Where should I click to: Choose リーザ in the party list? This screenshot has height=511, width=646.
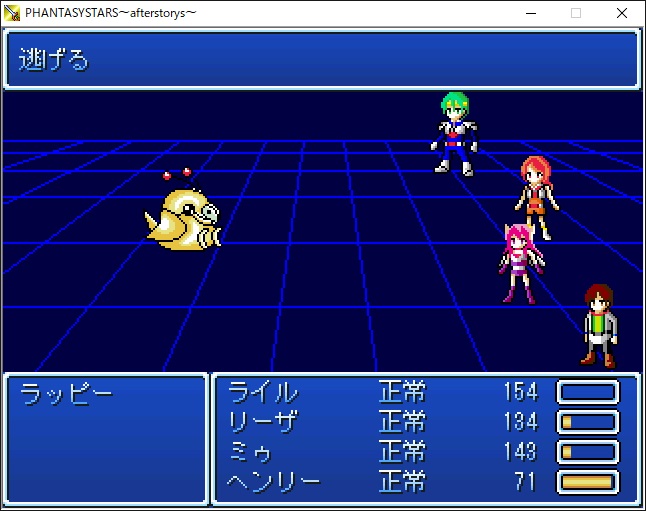point(264,422)
